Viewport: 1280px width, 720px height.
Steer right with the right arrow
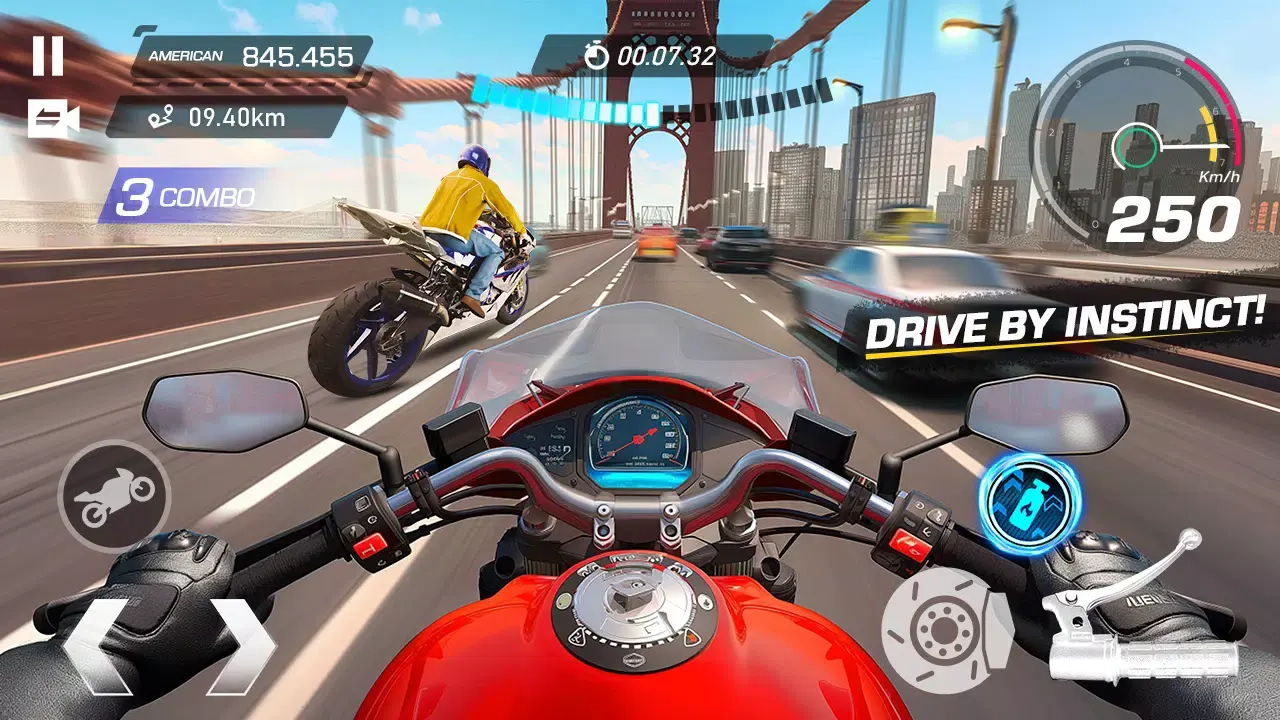click(x=240, y=645)
